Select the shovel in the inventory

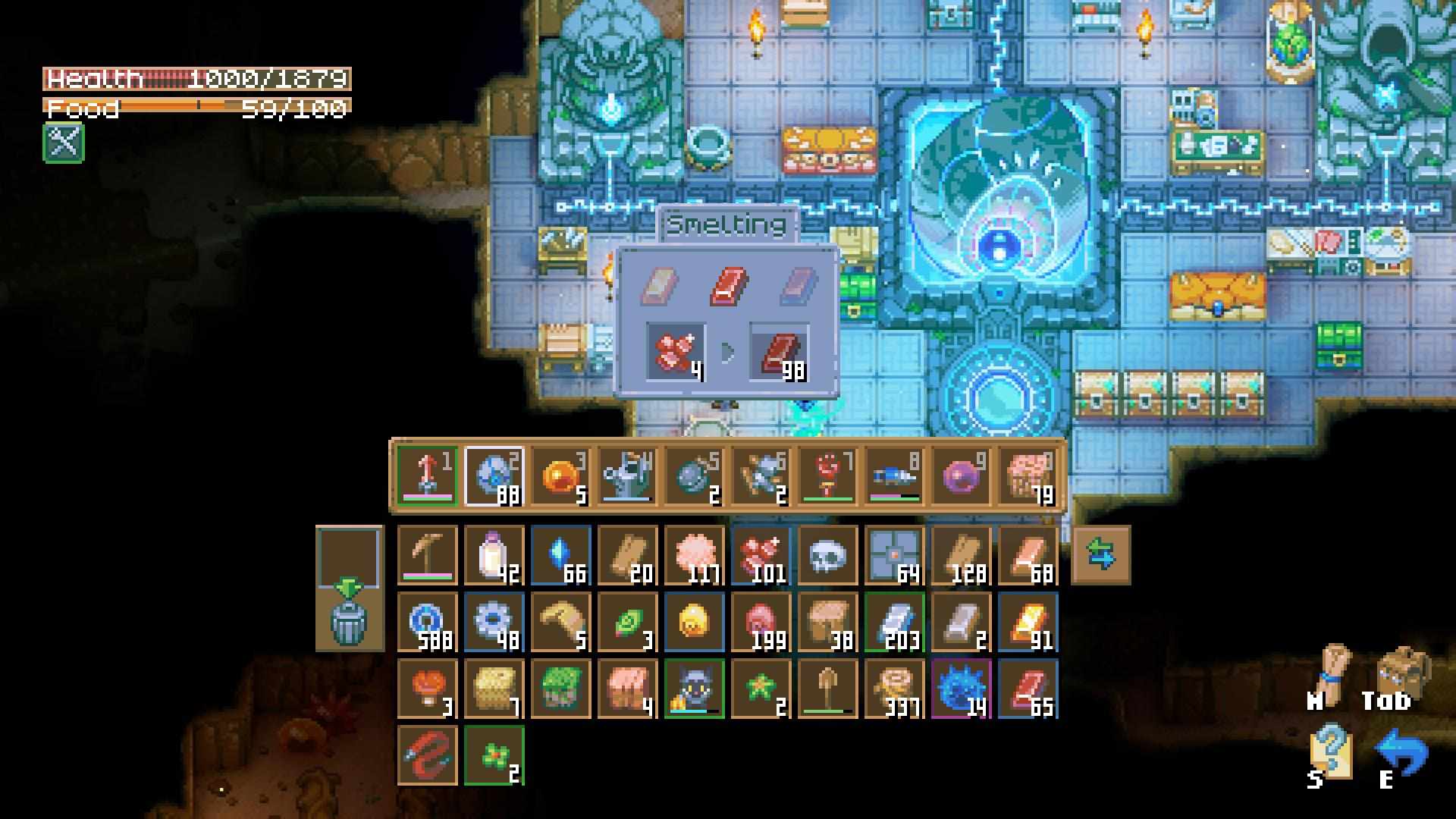pos(828,689)
